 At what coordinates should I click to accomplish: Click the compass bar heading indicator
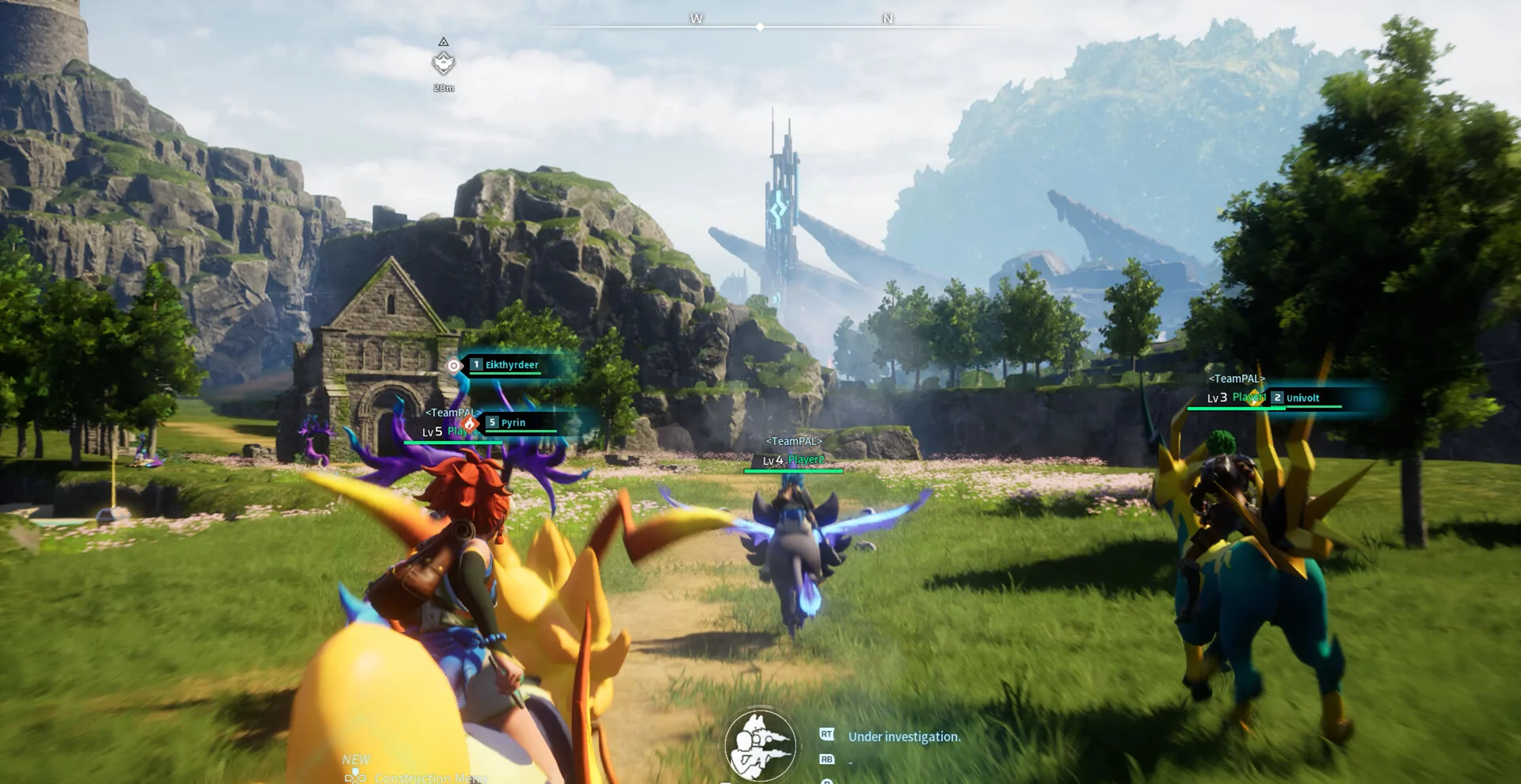pos(760,27)
